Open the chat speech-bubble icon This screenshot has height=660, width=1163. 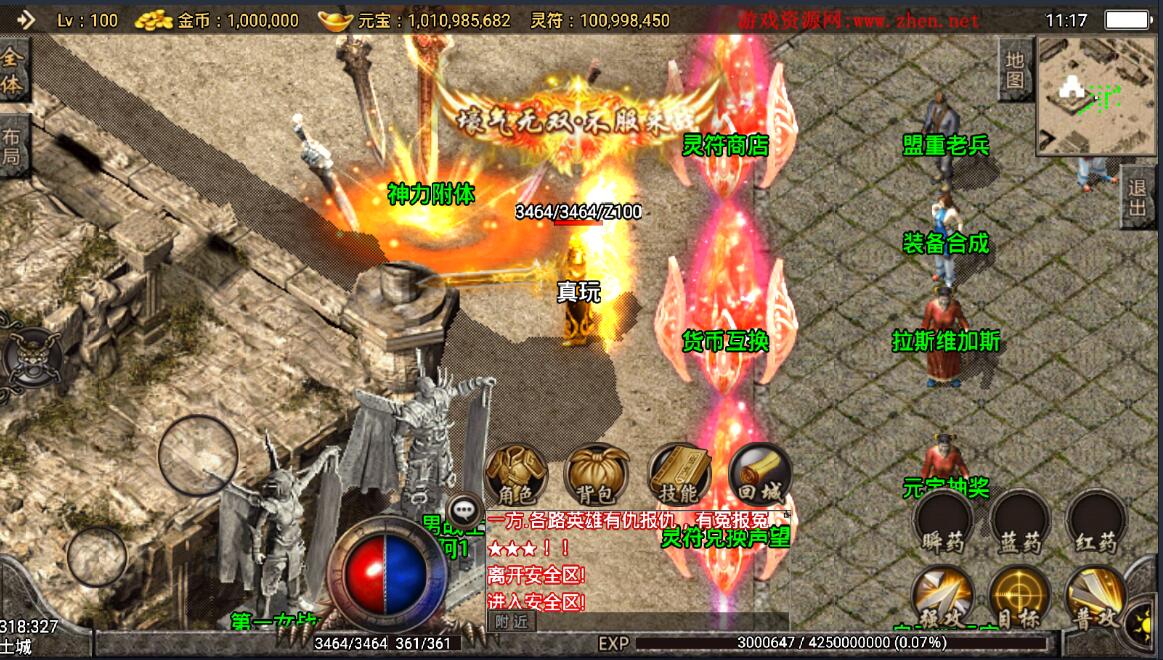(x=463, y=508)
